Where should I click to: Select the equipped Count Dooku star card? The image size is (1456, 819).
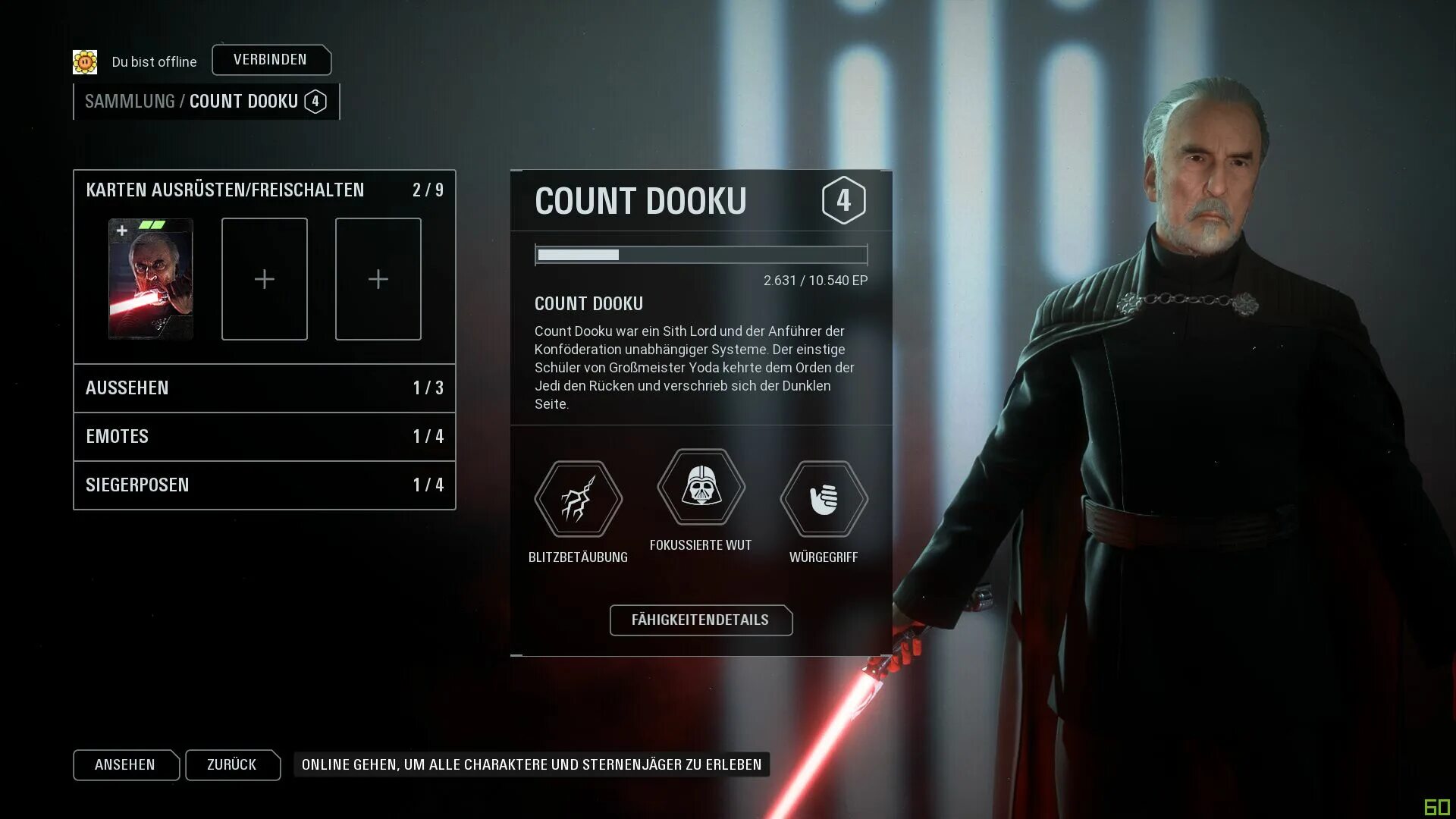(x=151, y=279)
